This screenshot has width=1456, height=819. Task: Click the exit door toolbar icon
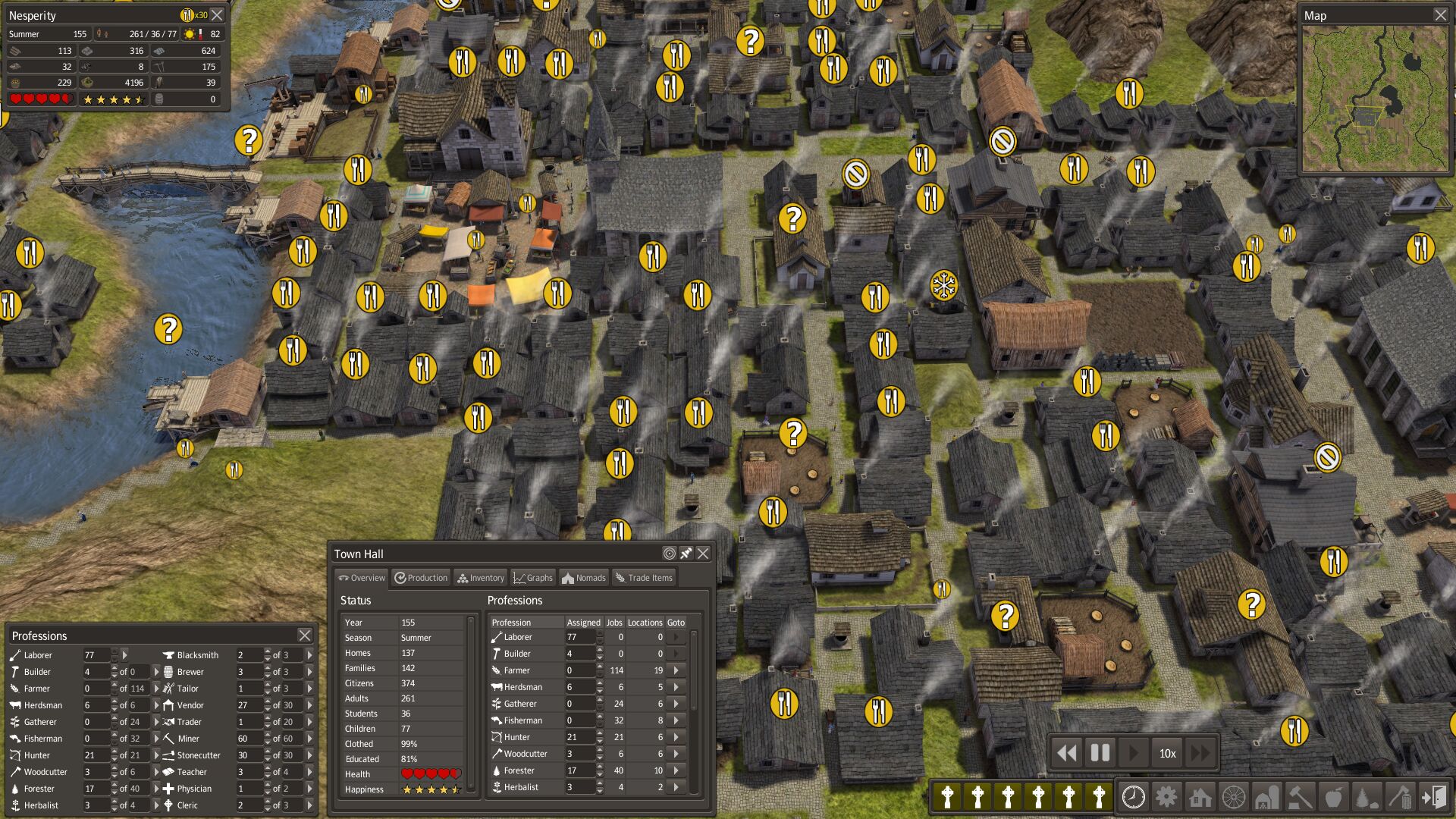coord(1433,797)
